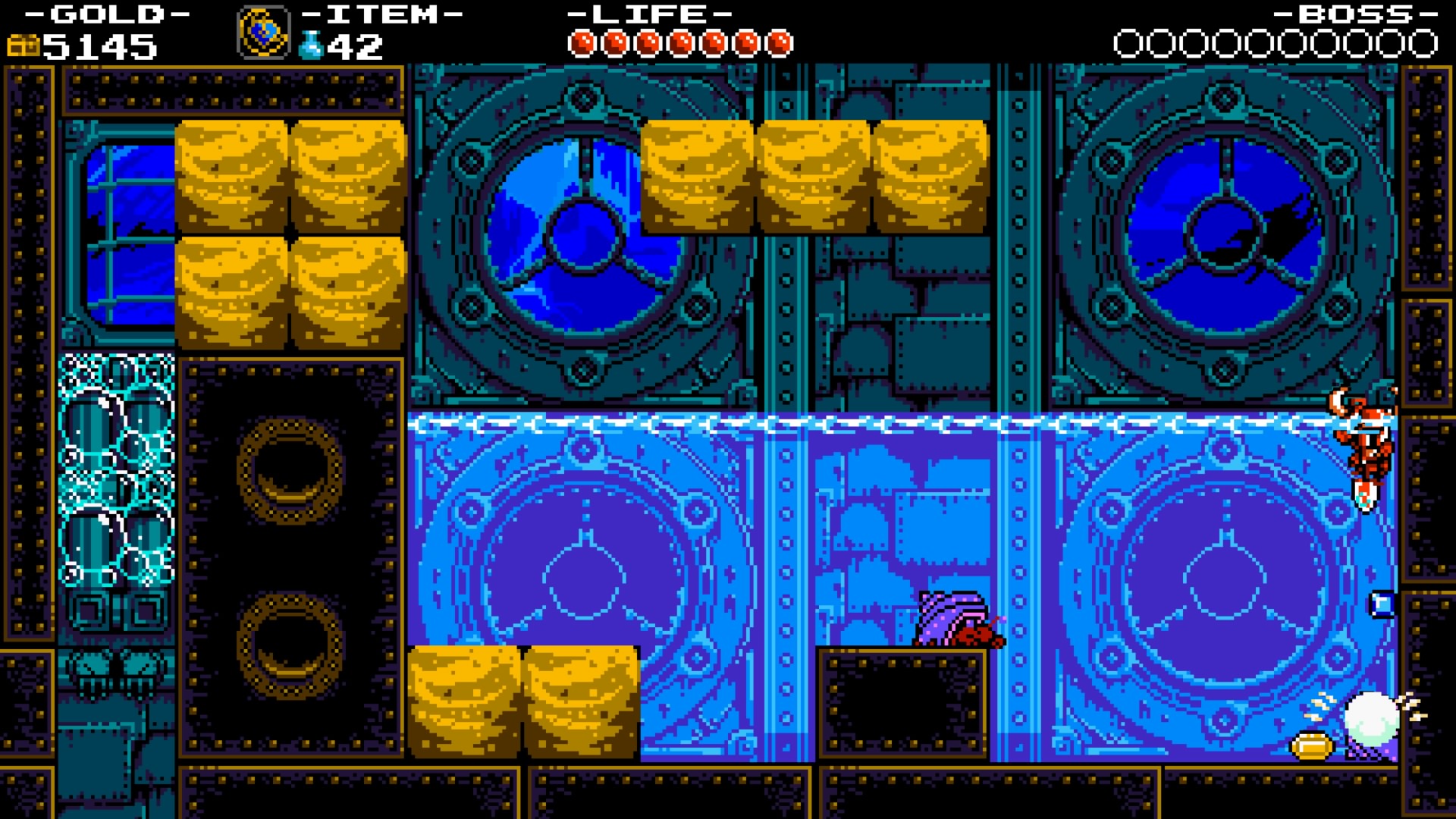
Task: Select the LIFE label in the HUD
Action: pyautogui.click(x=648, y=14)
